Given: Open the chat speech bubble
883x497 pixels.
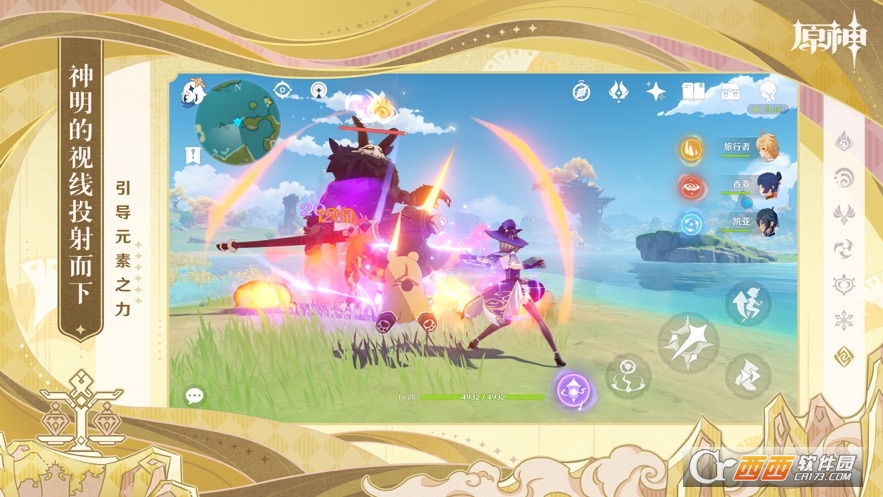Looking at the screenshot, I should click(x=194, y=396).
